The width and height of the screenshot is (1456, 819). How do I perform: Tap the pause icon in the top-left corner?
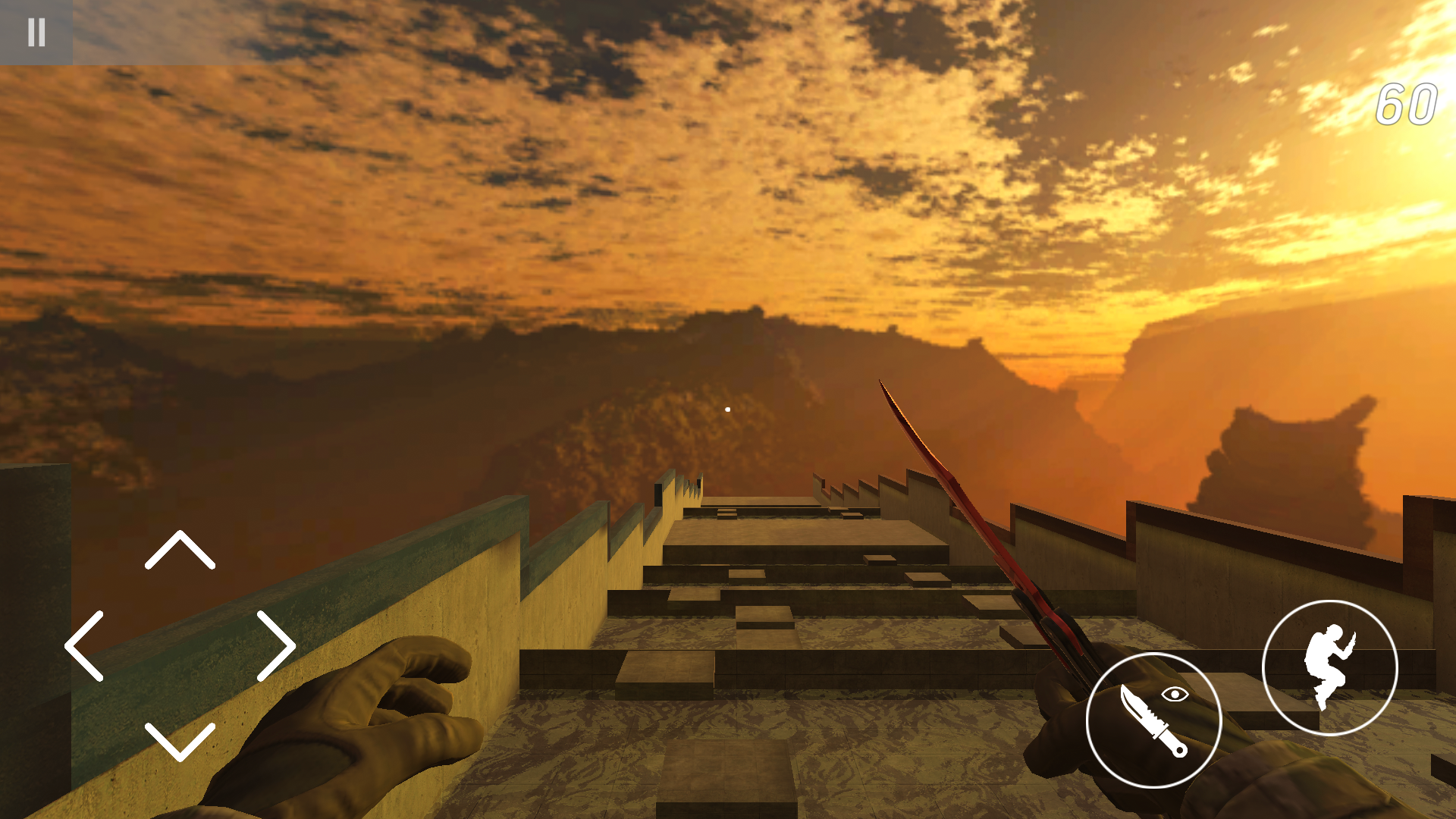point(36,32)
